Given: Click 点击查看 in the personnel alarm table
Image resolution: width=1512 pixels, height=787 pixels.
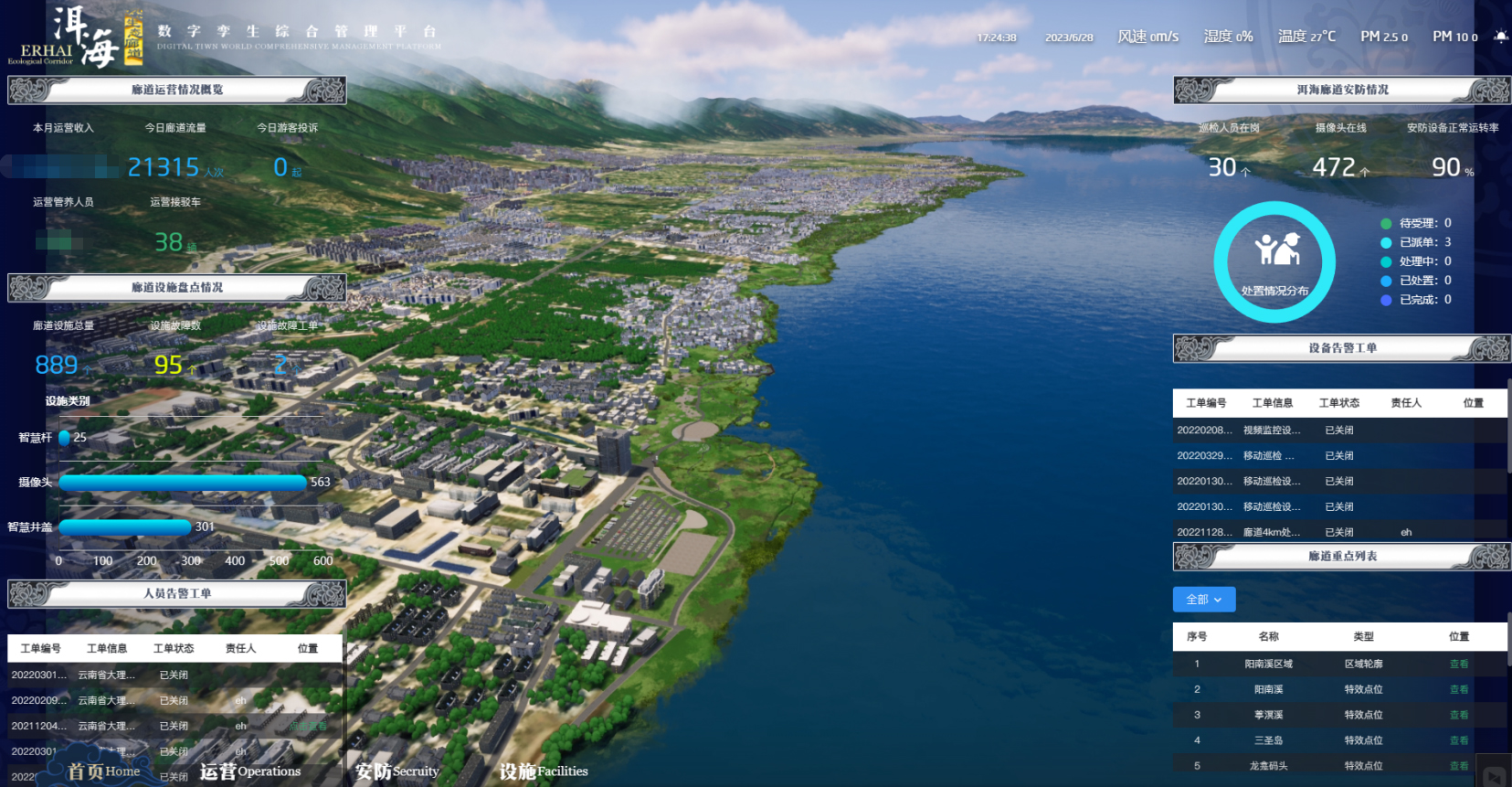Looking at the screenshot, I should pos(308,726).
